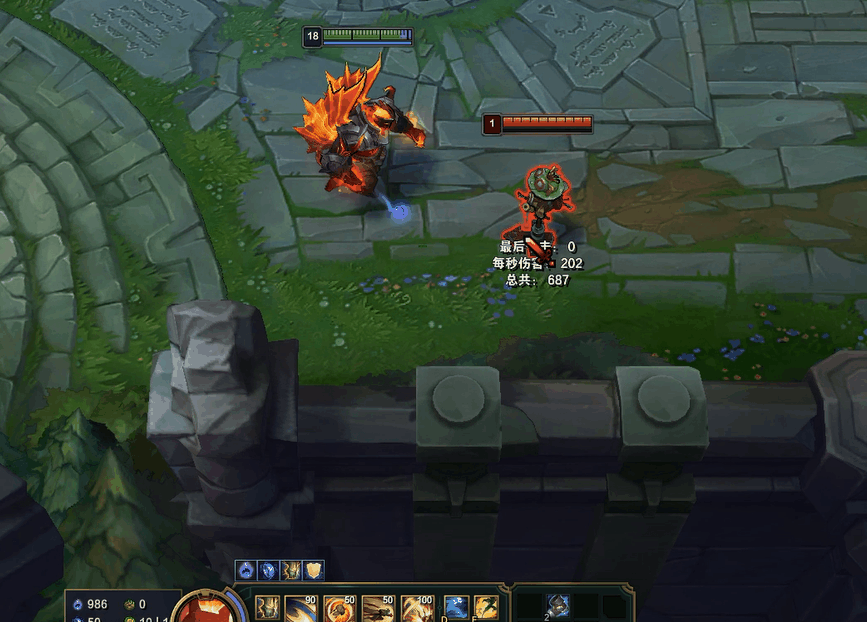Use the E ability icon
This screenshot has width=867, height=622.
pyautogui.click(x=378, y=609)
